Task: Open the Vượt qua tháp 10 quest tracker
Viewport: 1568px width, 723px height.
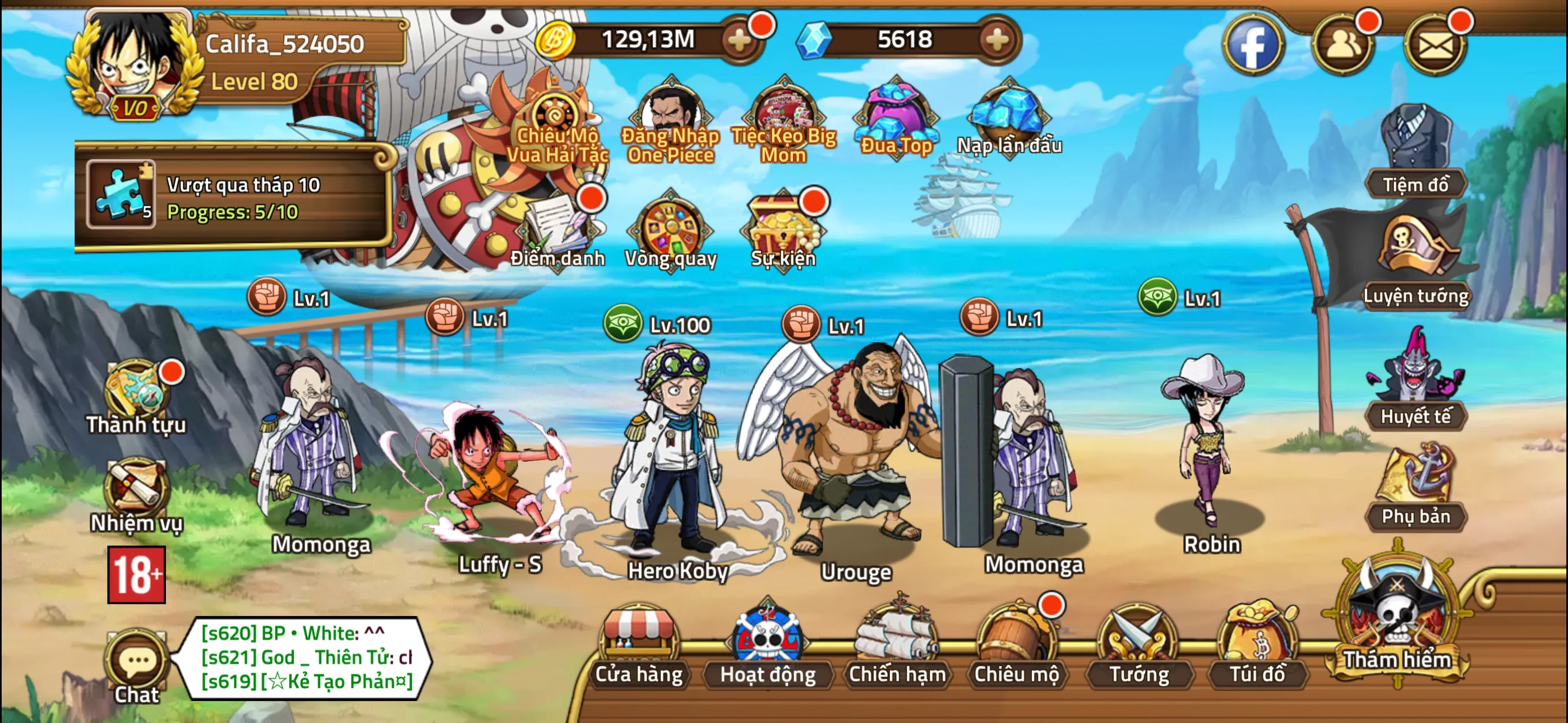Action: (234, 198)
